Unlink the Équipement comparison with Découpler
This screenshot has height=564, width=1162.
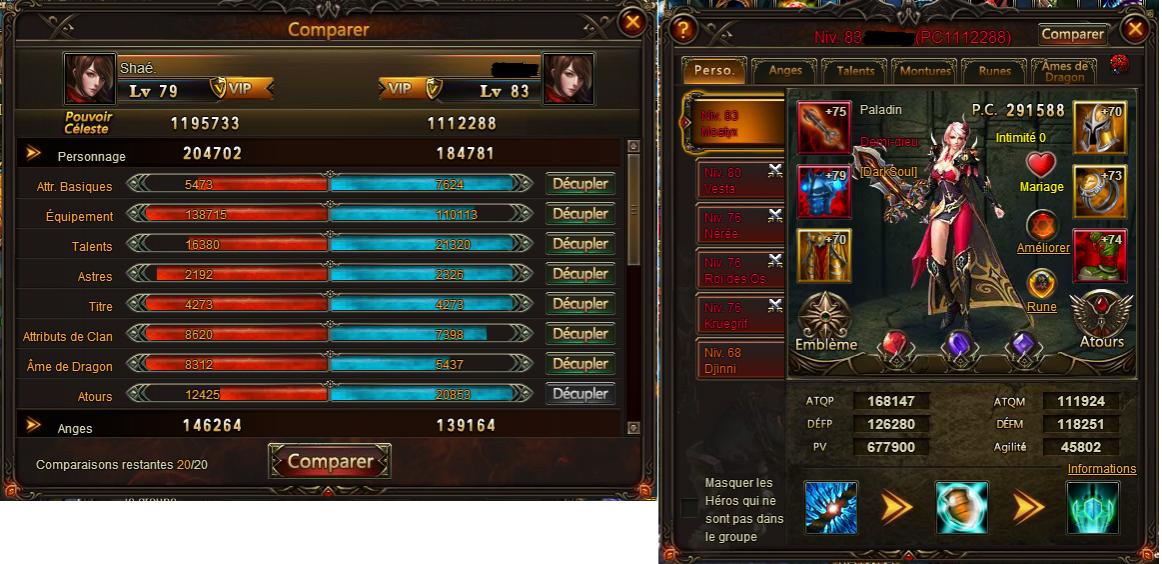tap(580, 214)
